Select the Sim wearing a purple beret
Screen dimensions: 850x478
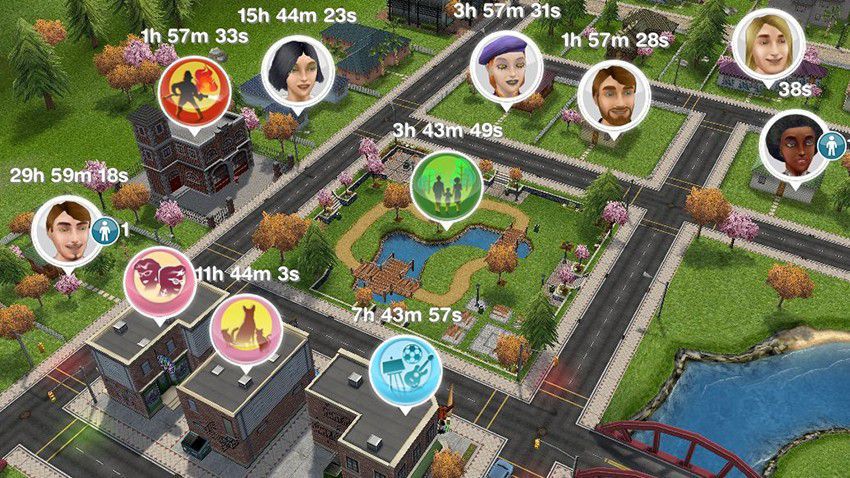(505, 66)
